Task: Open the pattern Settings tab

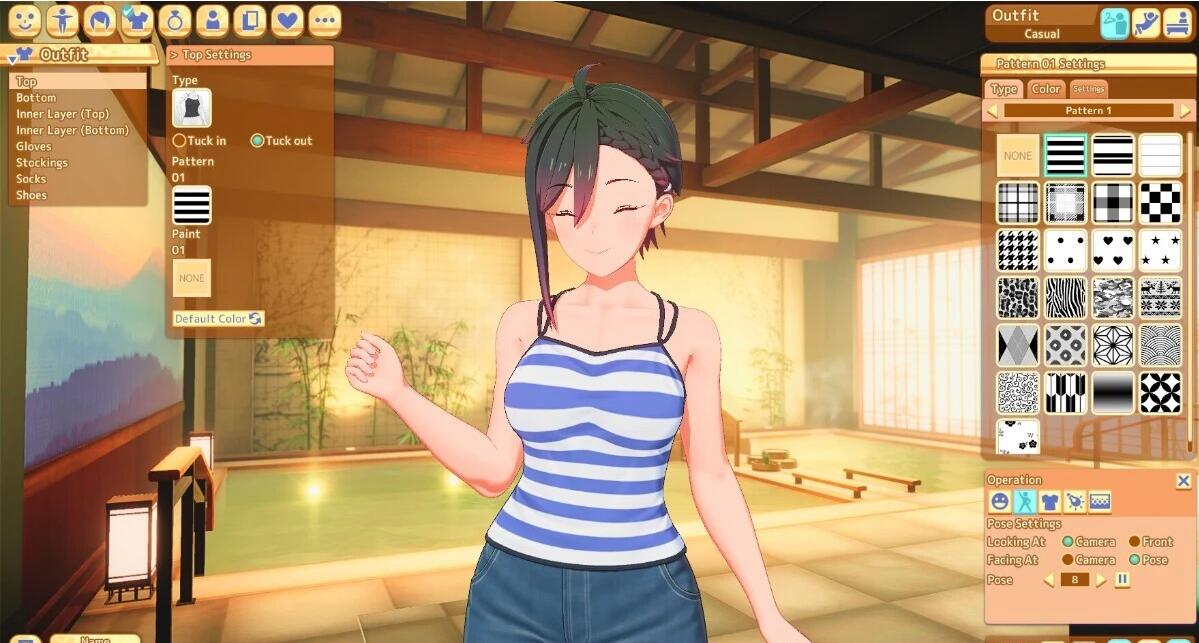Action: [1089, 89]
